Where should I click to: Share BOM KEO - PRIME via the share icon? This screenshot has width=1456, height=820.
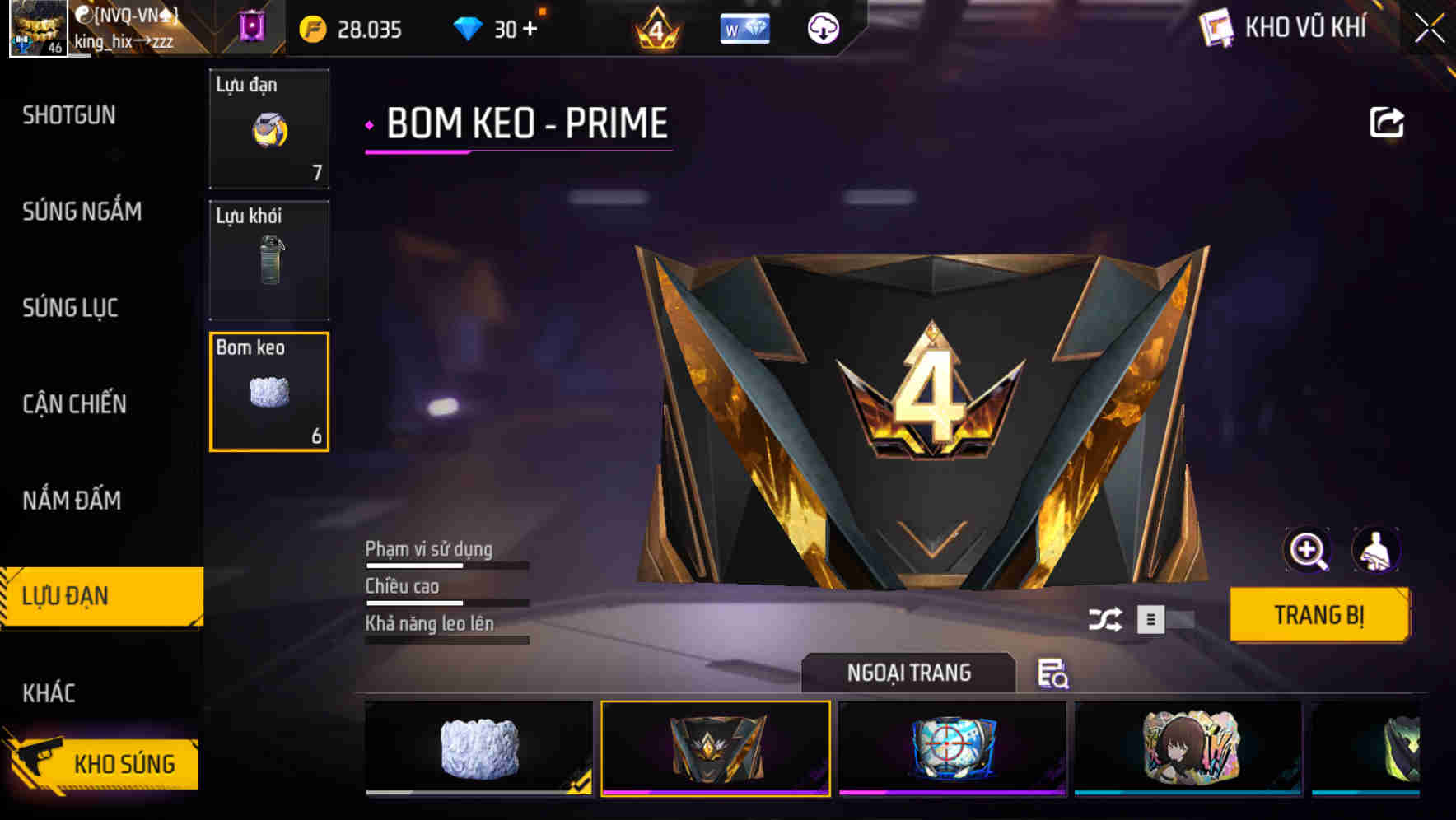[1388, 121]
